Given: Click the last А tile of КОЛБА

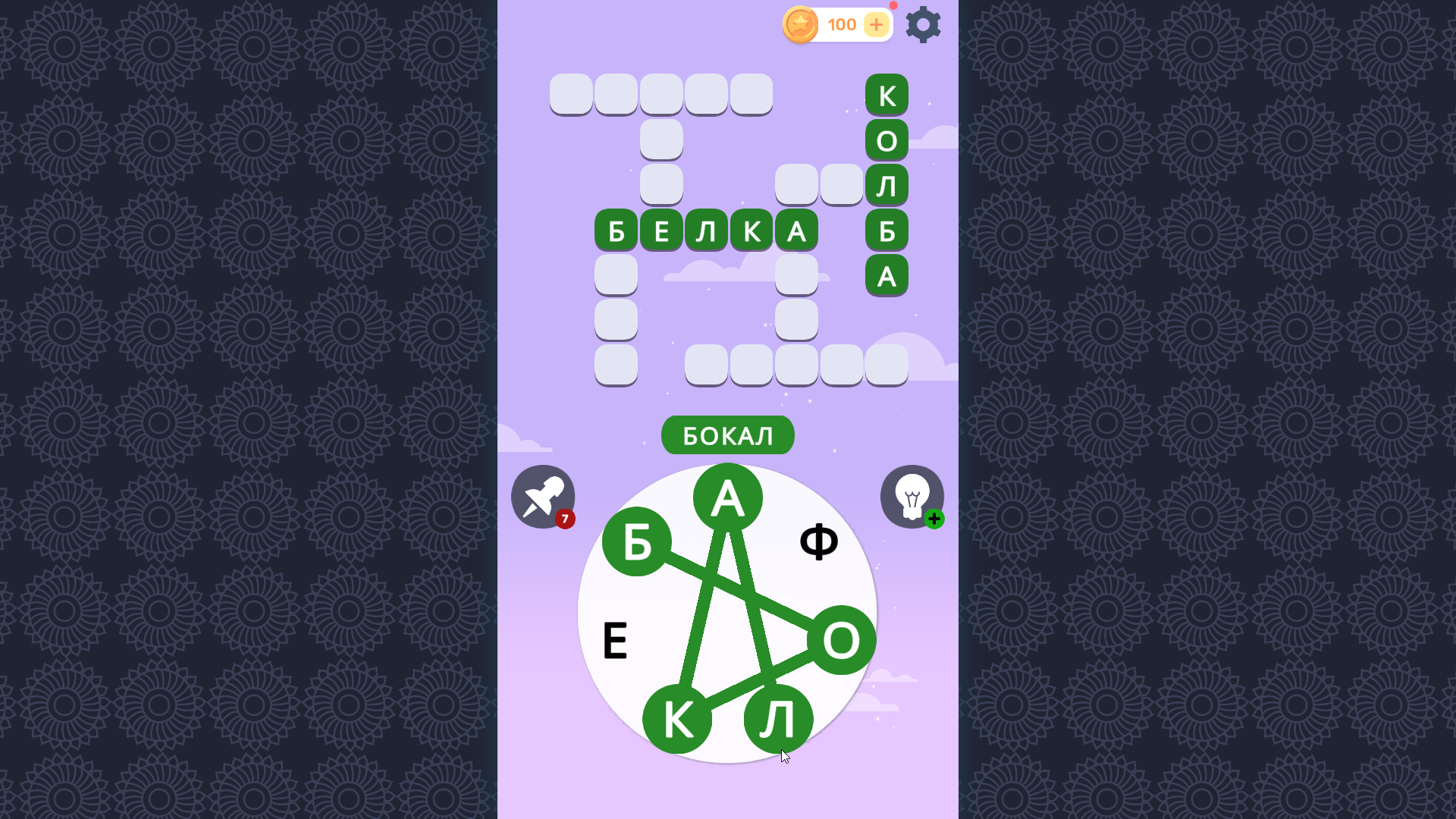Looking at the screenshot, I should (x=887, y=276).
